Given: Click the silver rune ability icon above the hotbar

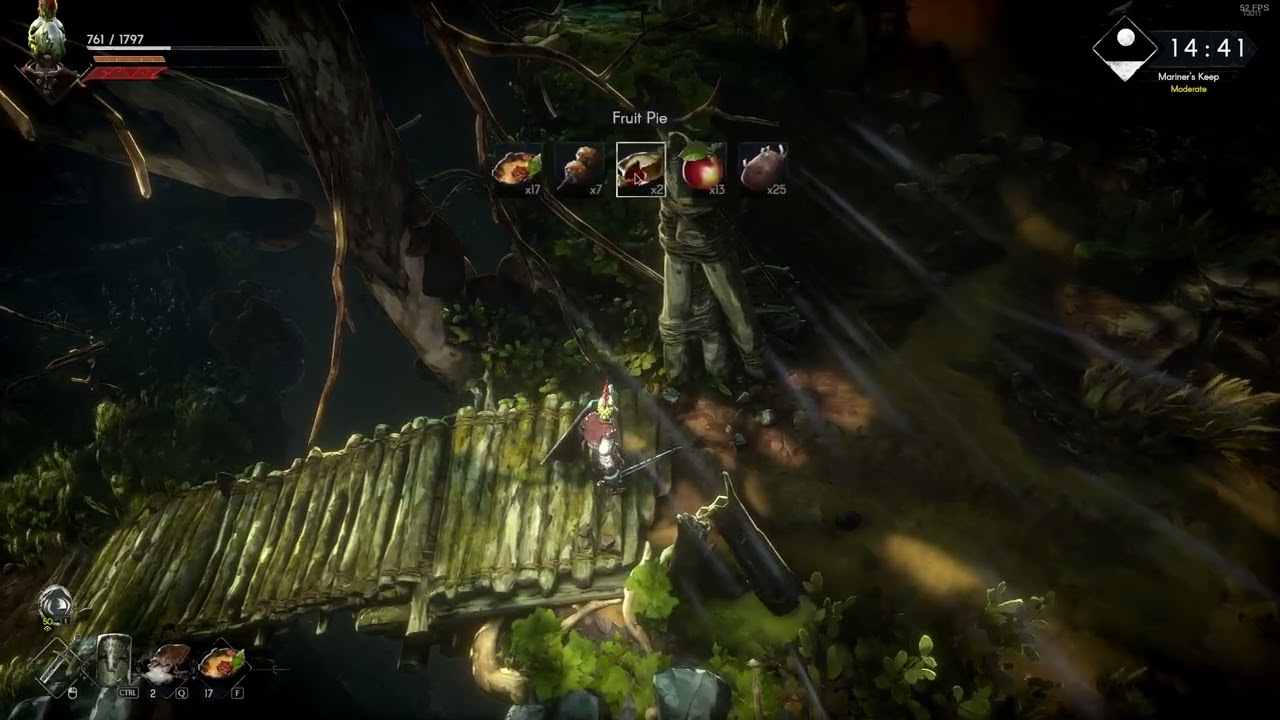Looking at the screenshot, I should coord(55,603).
